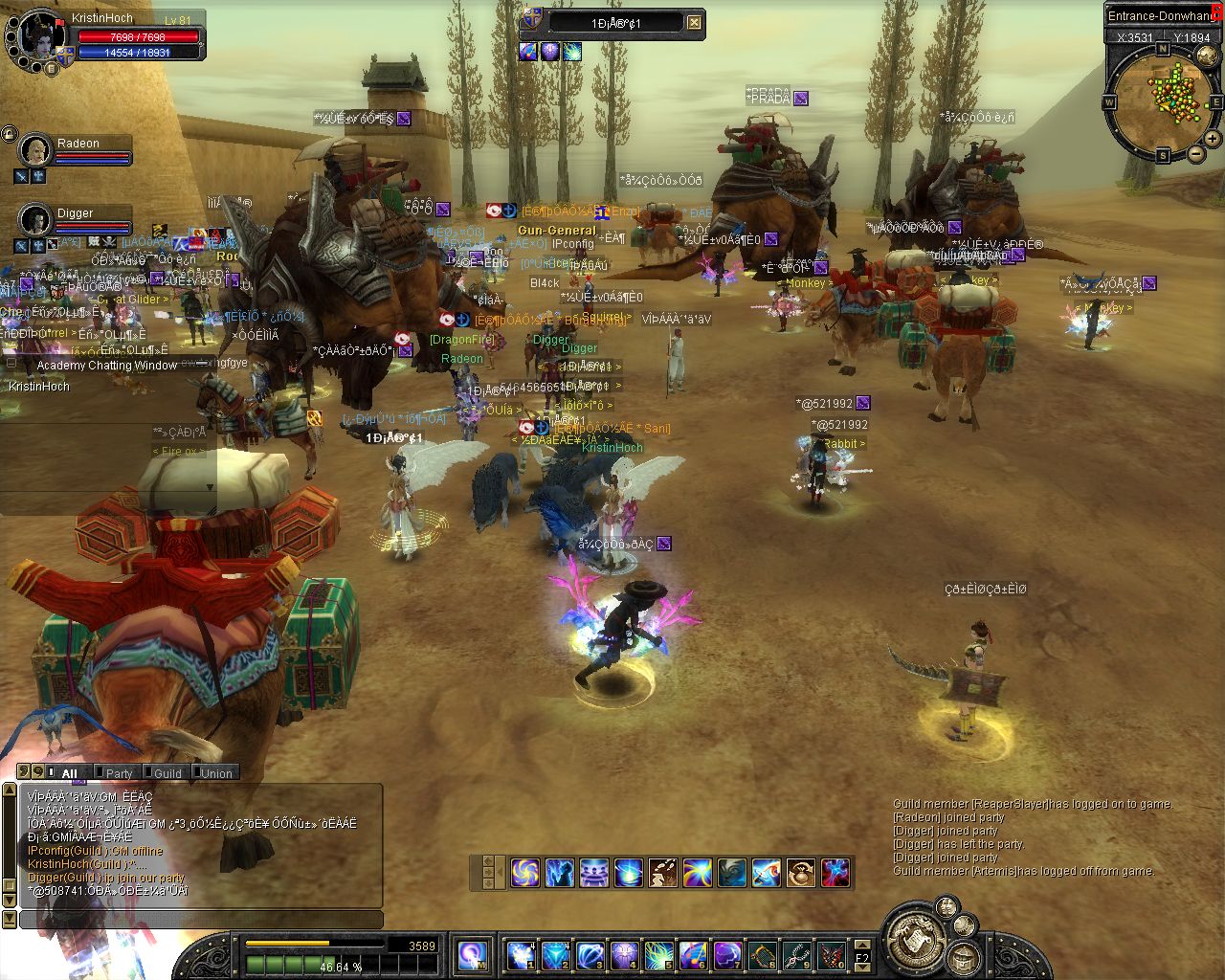Activate the skill in hotbar slot 1
The image size is (1225, 980).
pos(520,955)
